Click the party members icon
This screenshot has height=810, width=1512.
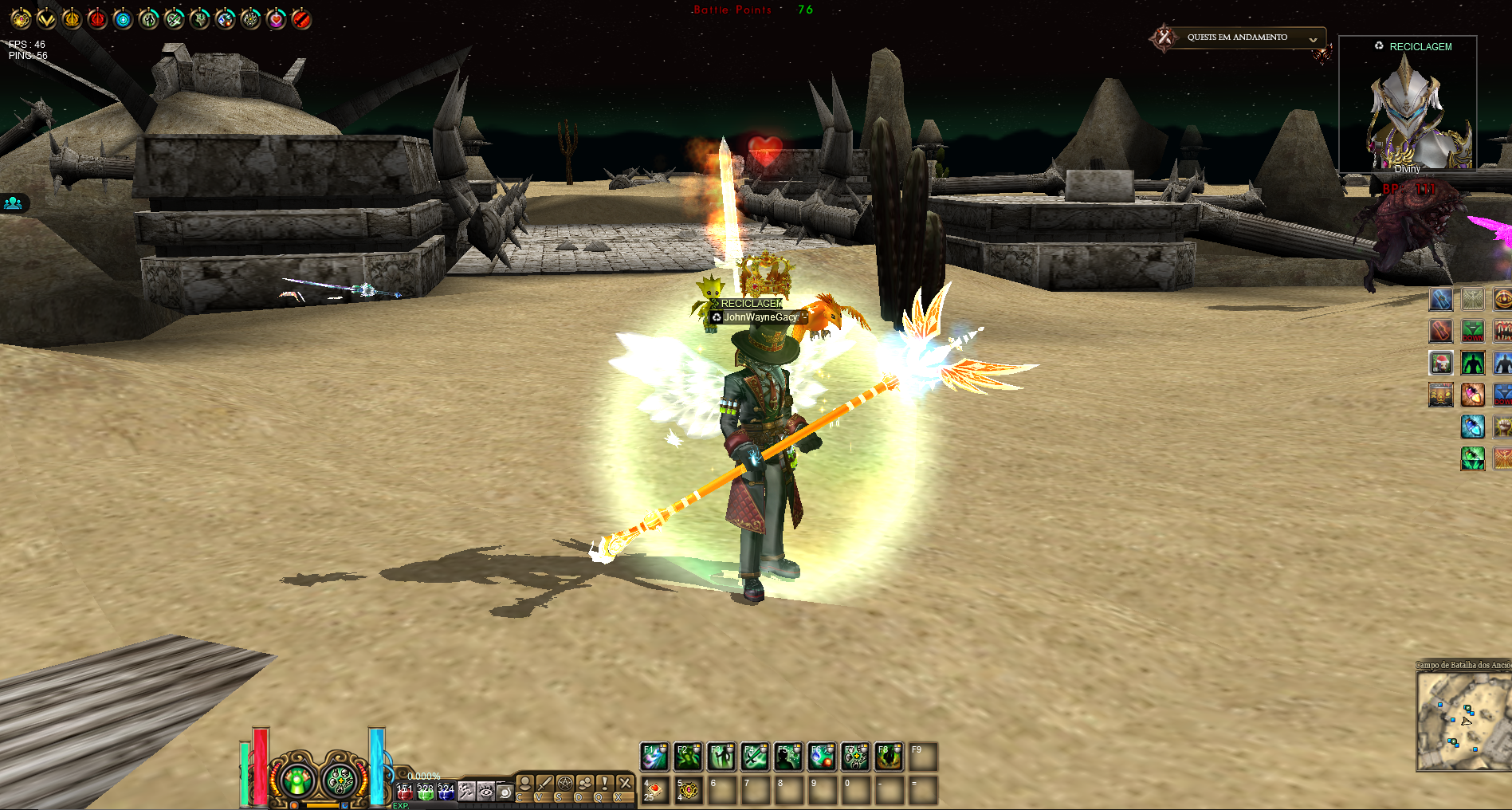(14, 203)
